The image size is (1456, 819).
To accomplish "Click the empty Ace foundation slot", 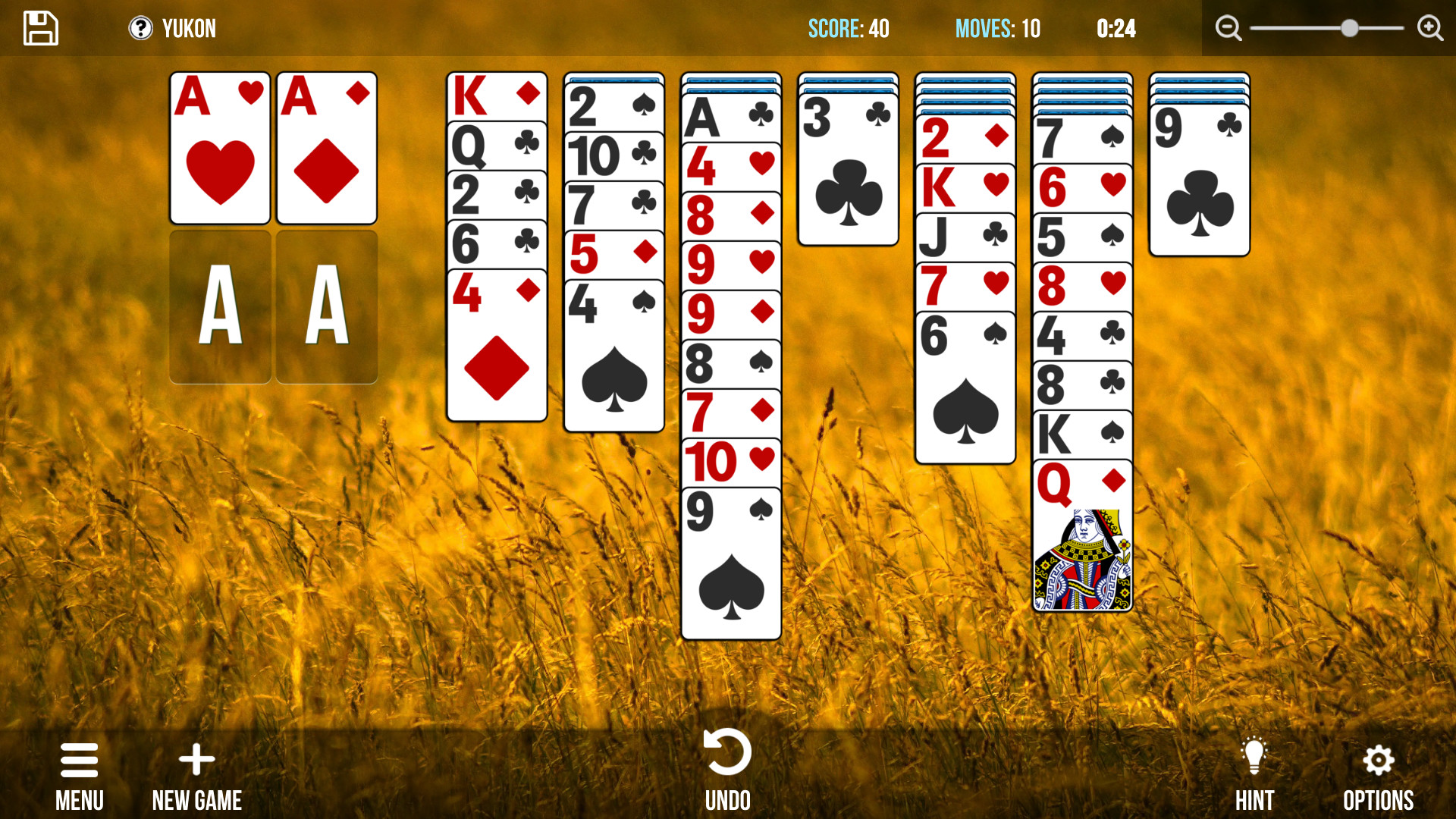I will pyautogui.click(x=220, y=307).
